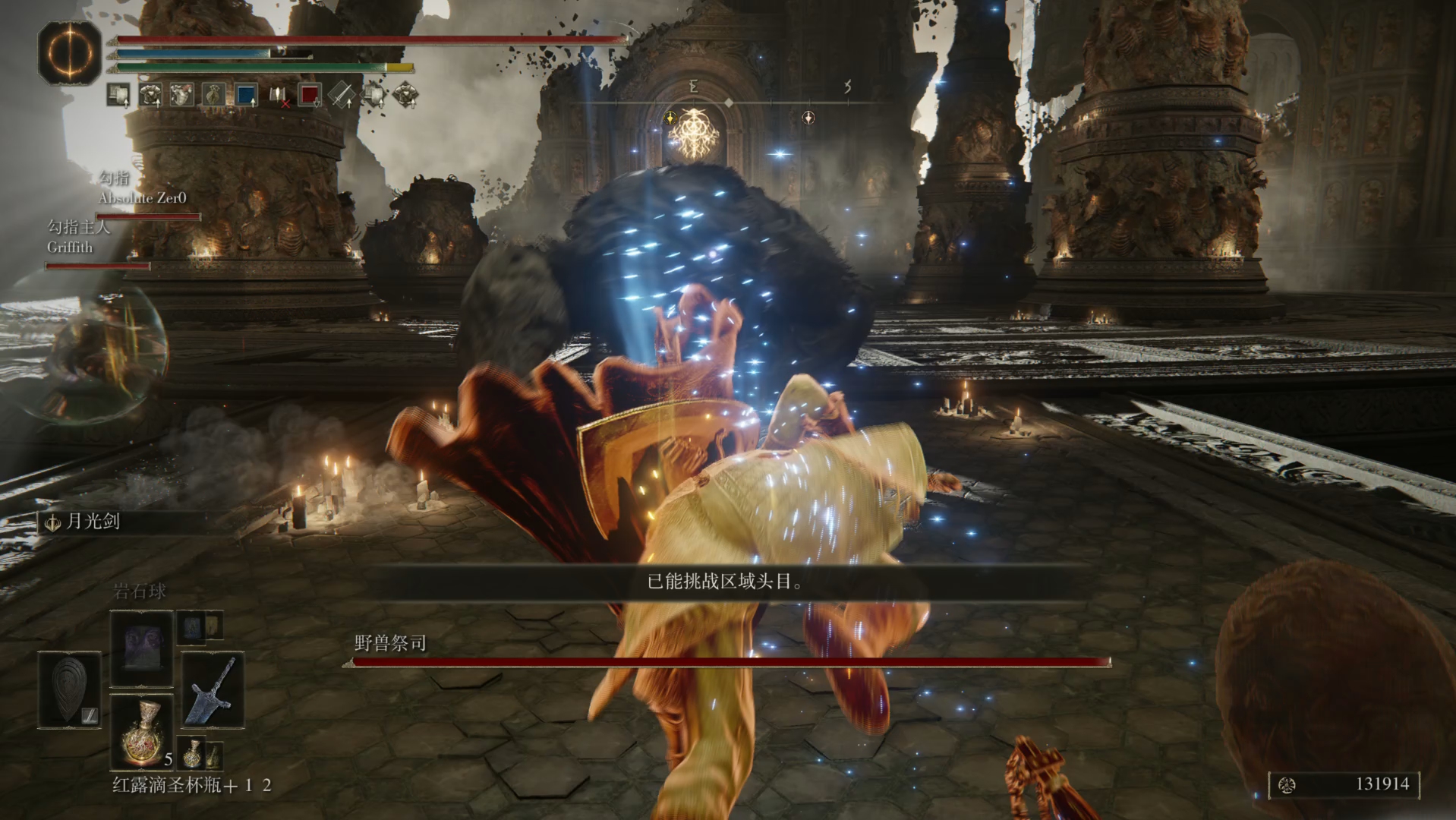1456x820 pixels.
Task: Click the yellow marker under the compass
Action: 670,118
